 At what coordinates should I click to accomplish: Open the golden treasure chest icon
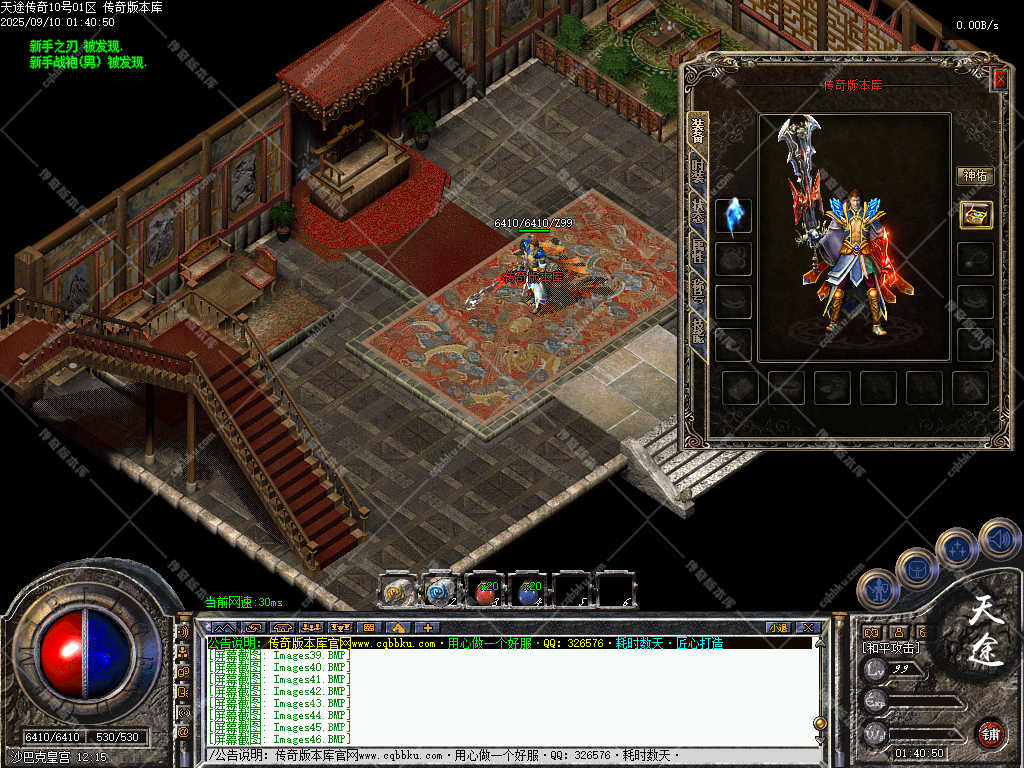[975, 214]
